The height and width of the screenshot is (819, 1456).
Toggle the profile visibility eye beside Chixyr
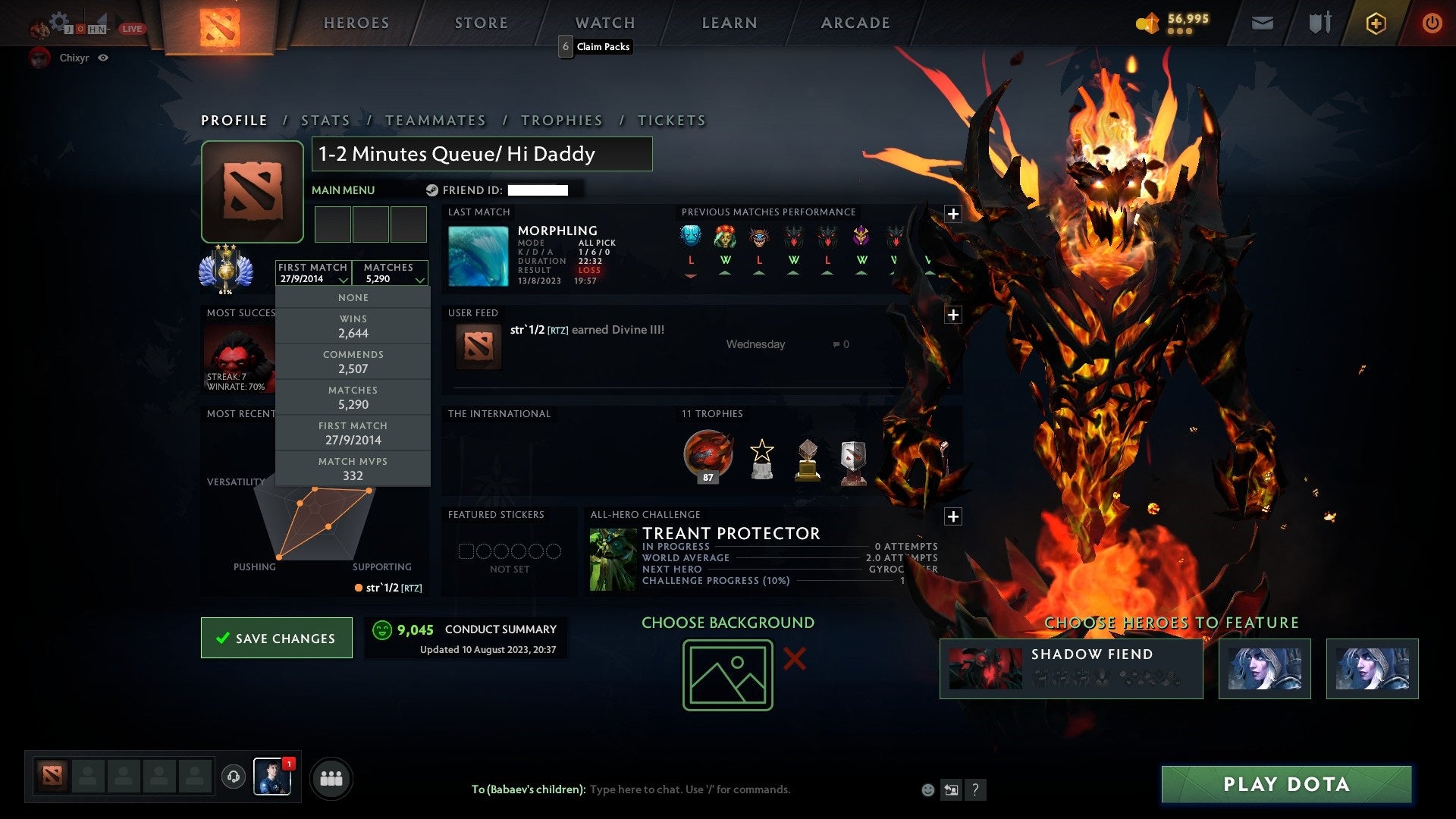click(104, 58)
